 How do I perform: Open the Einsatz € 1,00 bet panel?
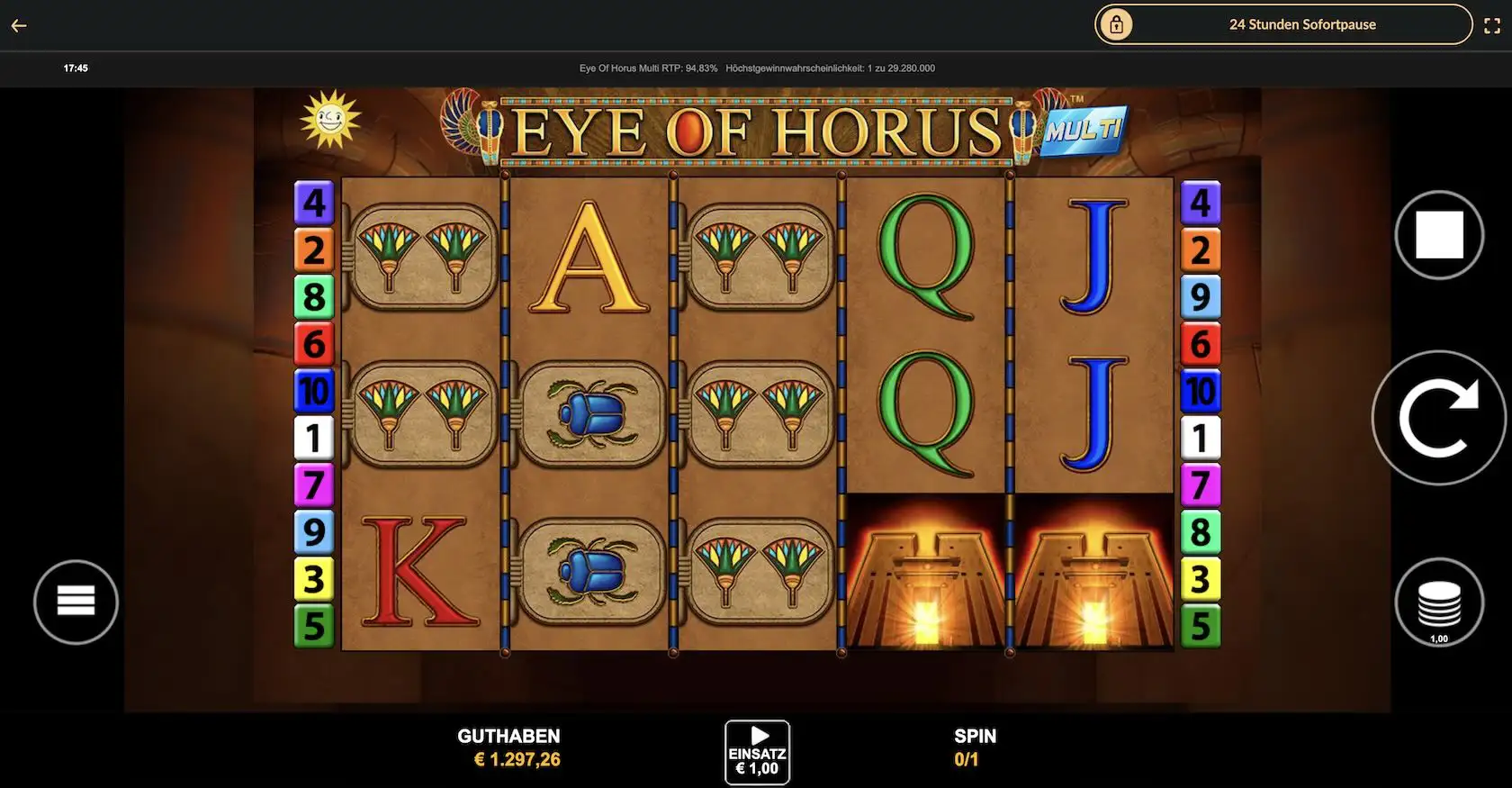(757, 749)
